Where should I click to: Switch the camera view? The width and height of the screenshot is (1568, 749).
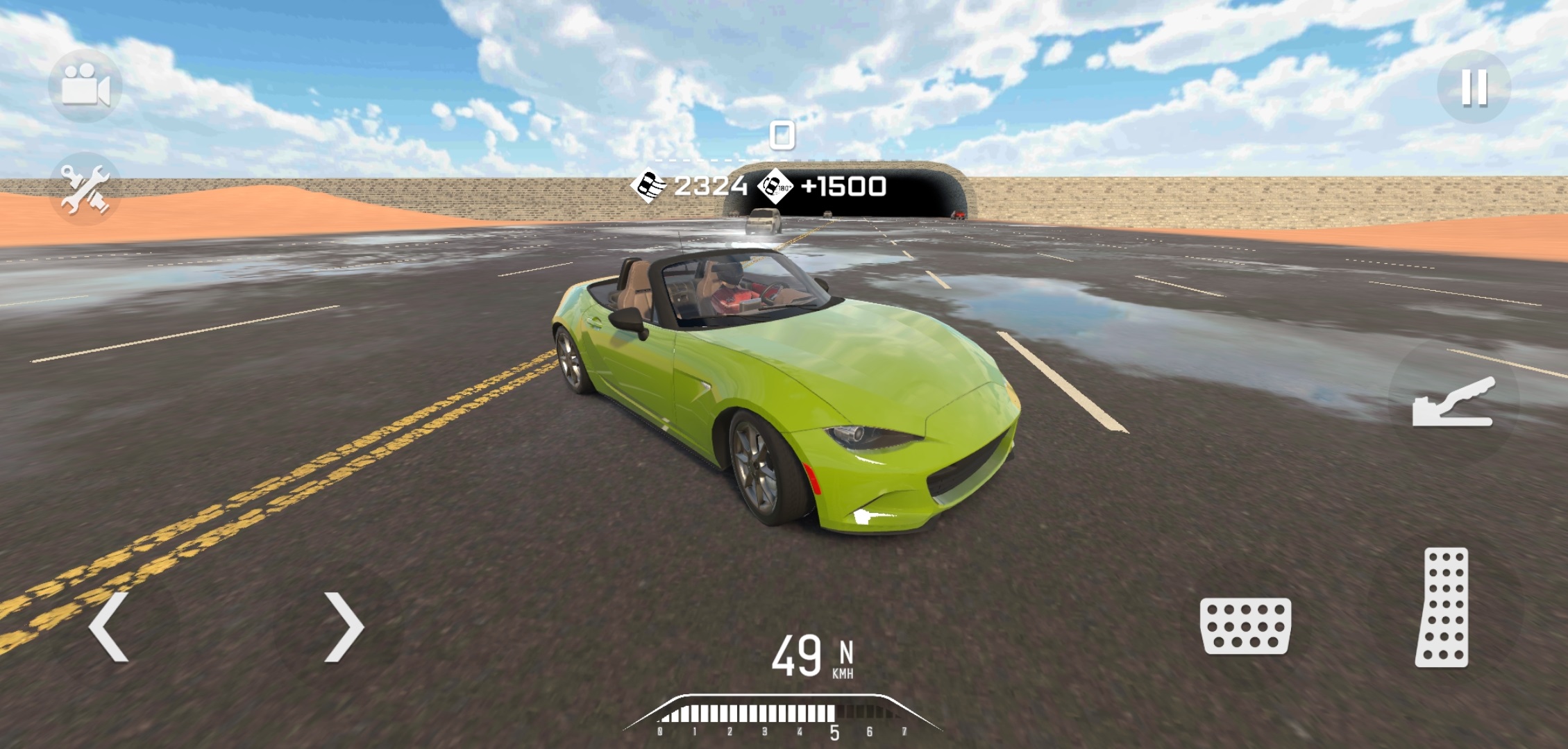85,86
